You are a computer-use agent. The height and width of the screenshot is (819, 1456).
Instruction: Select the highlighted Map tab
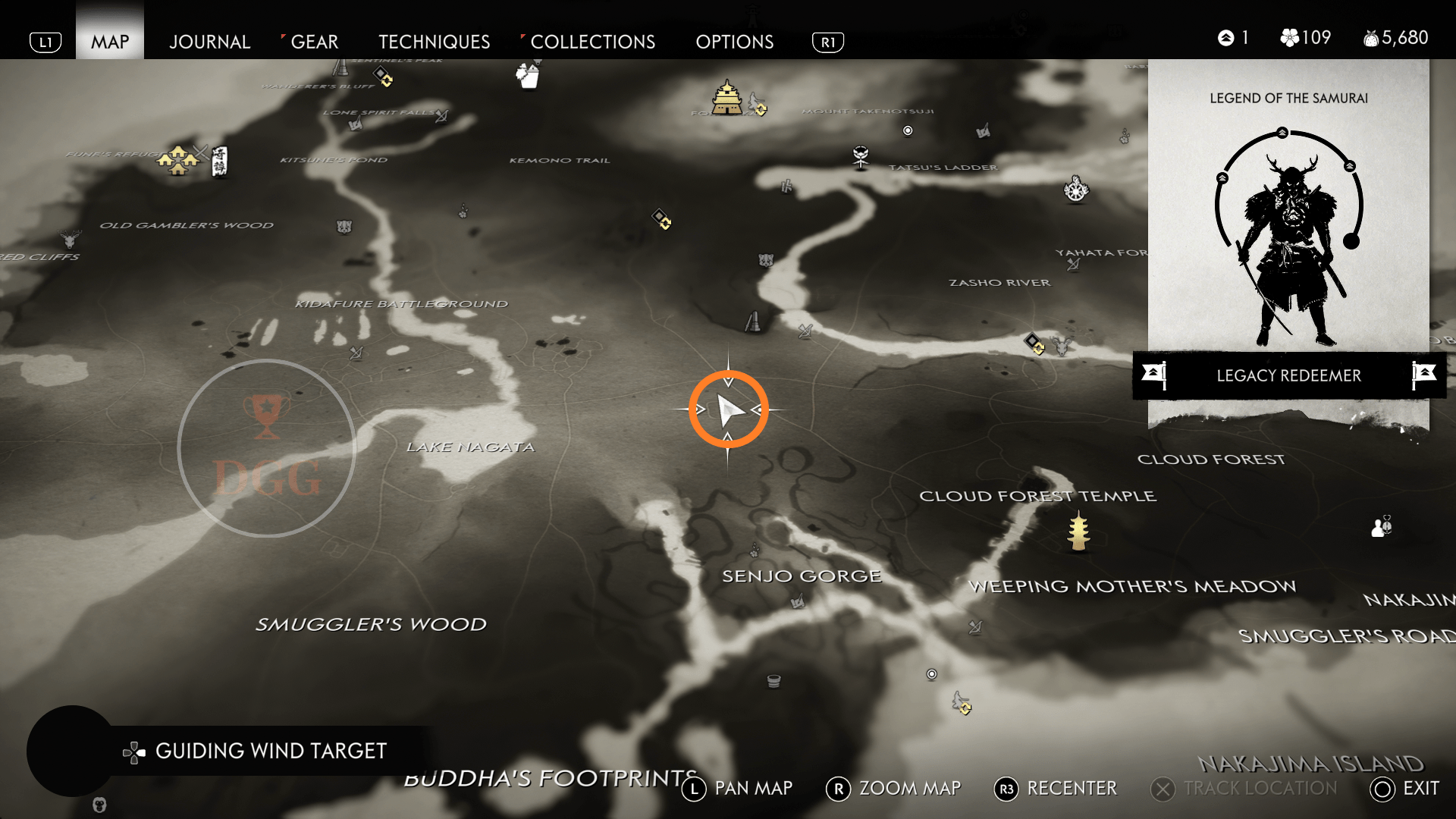pyautogui.click(x=110, y=42)
